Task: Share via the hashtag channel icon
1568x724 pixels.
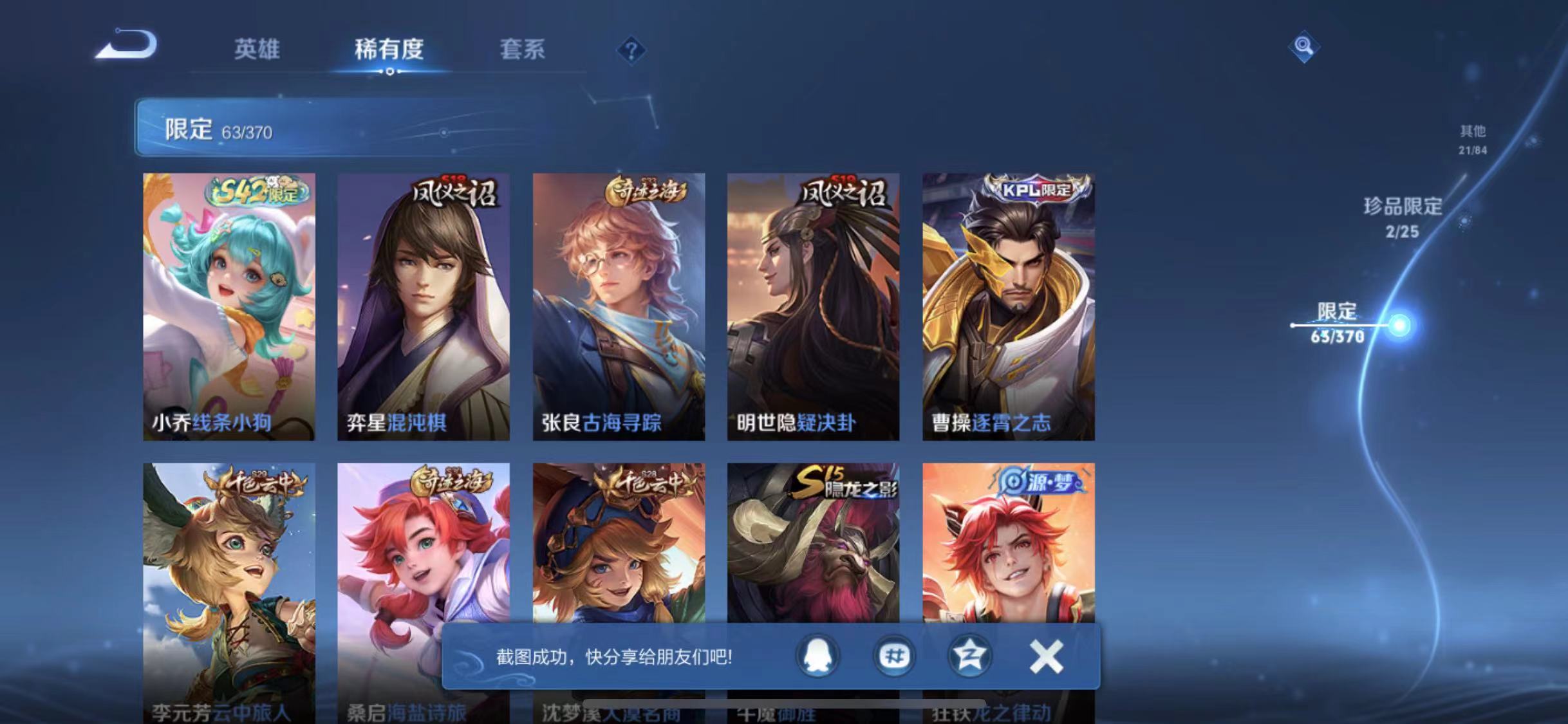Action: click(x=894, y=656)
